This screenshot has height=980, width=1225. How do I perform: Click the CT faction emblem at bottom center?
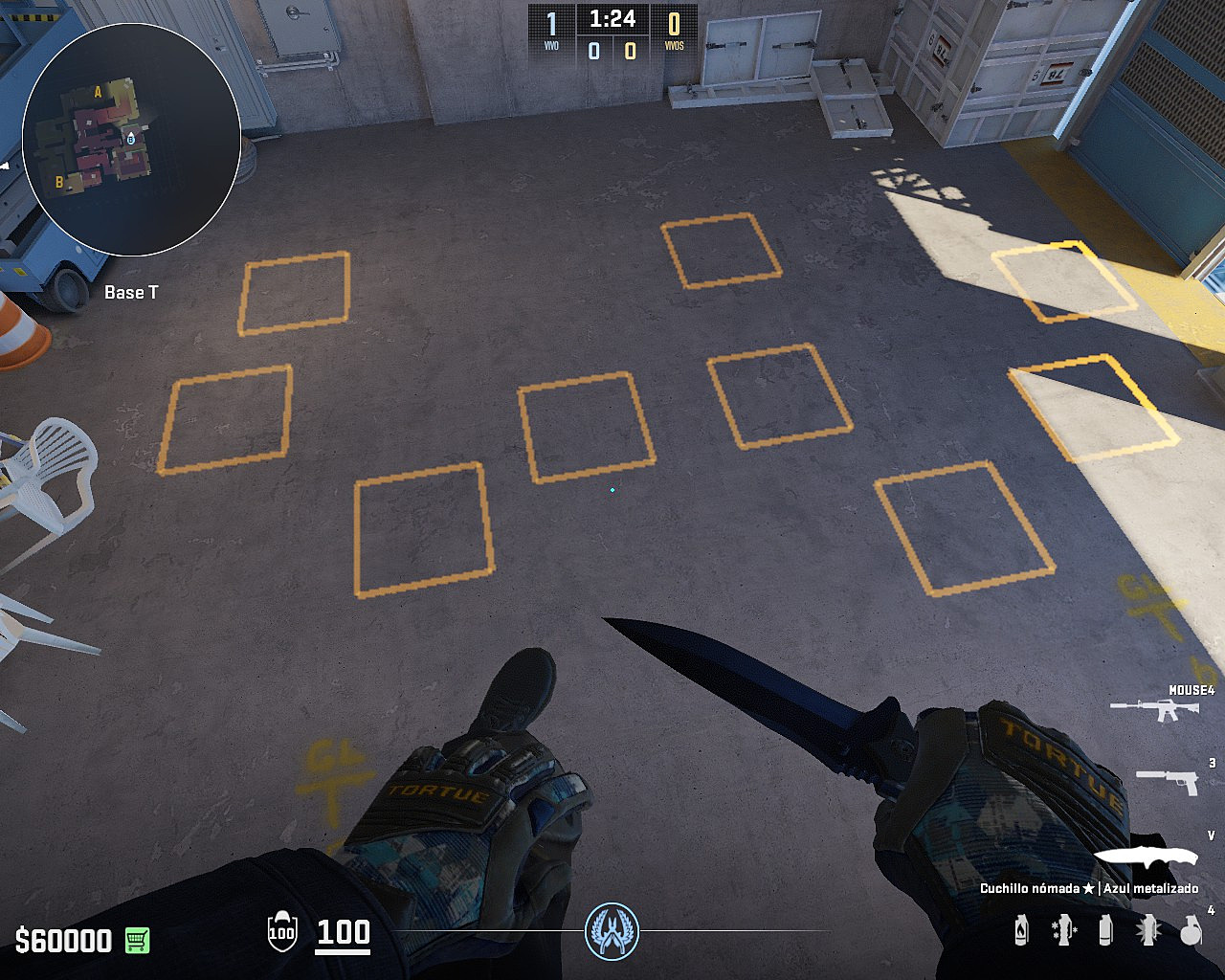pos(612,933)
